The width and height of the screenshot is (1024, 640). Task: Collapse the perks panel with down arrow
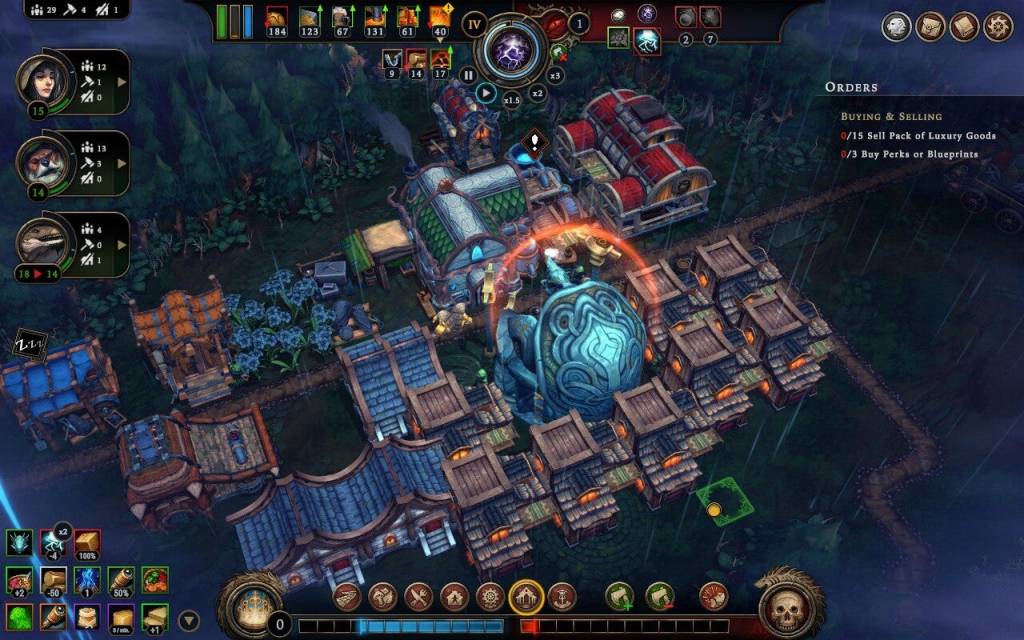coord(189,619)
